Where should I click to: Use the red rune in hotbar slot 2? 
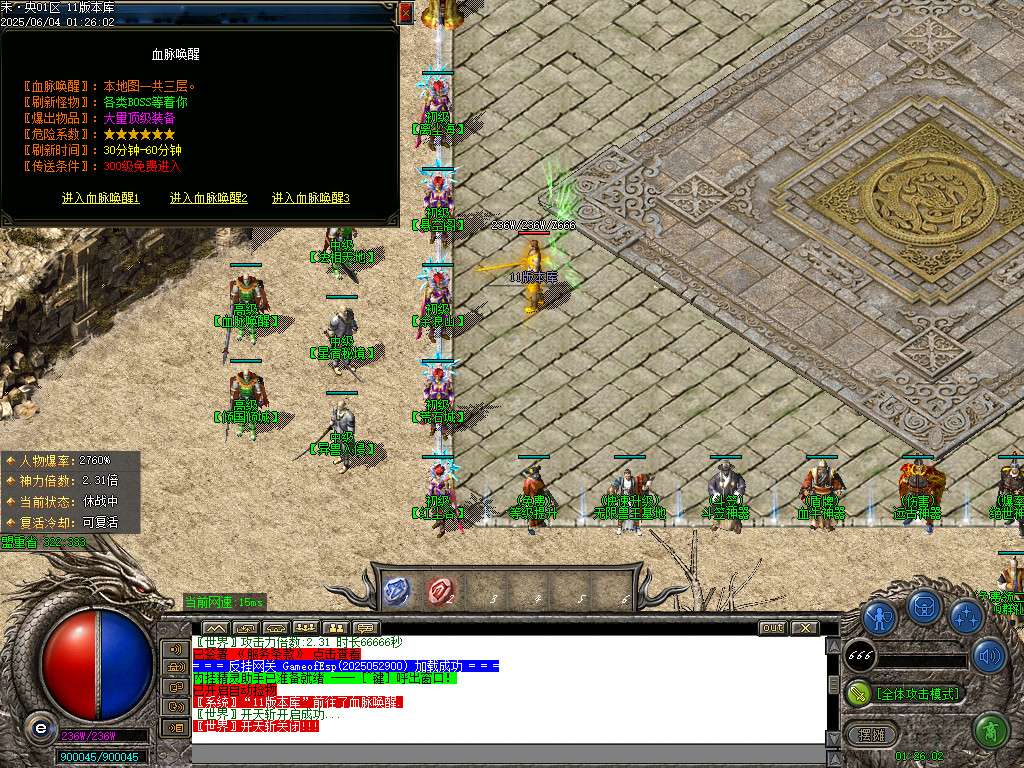pos(440,592)
